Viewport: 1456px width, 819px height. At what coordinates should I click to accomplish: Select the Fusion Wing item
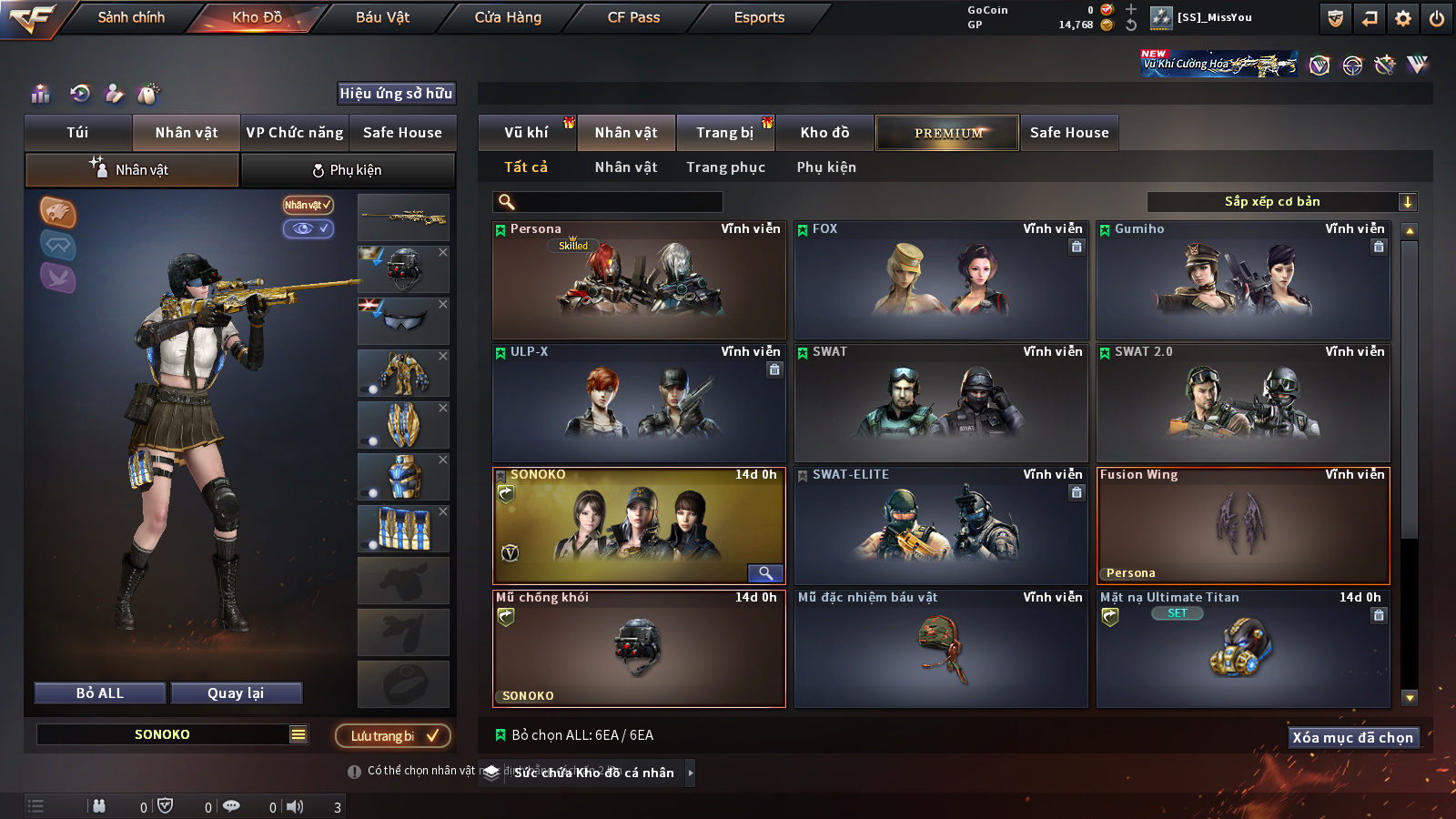click(x=1243, y=526)
